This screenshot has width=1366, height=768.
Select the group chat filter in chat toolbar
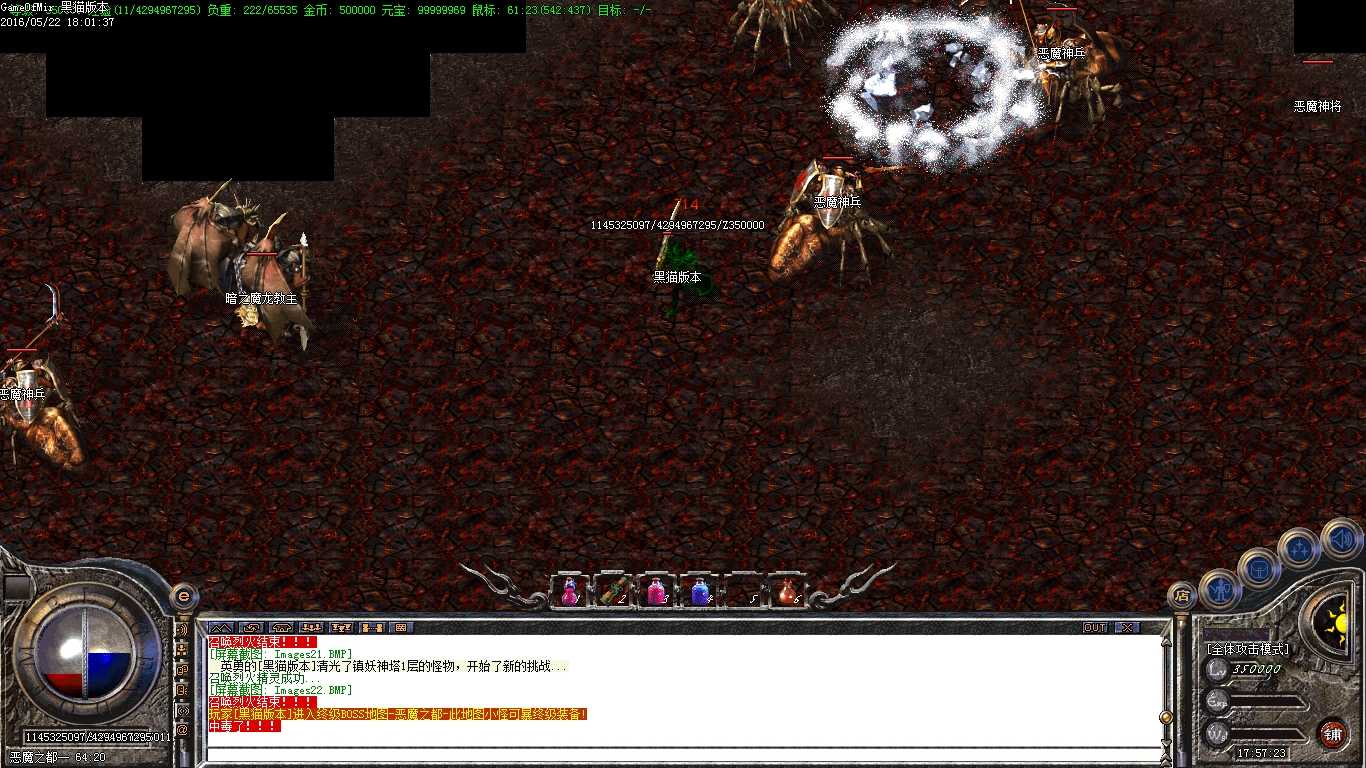(x=311, y=628)
